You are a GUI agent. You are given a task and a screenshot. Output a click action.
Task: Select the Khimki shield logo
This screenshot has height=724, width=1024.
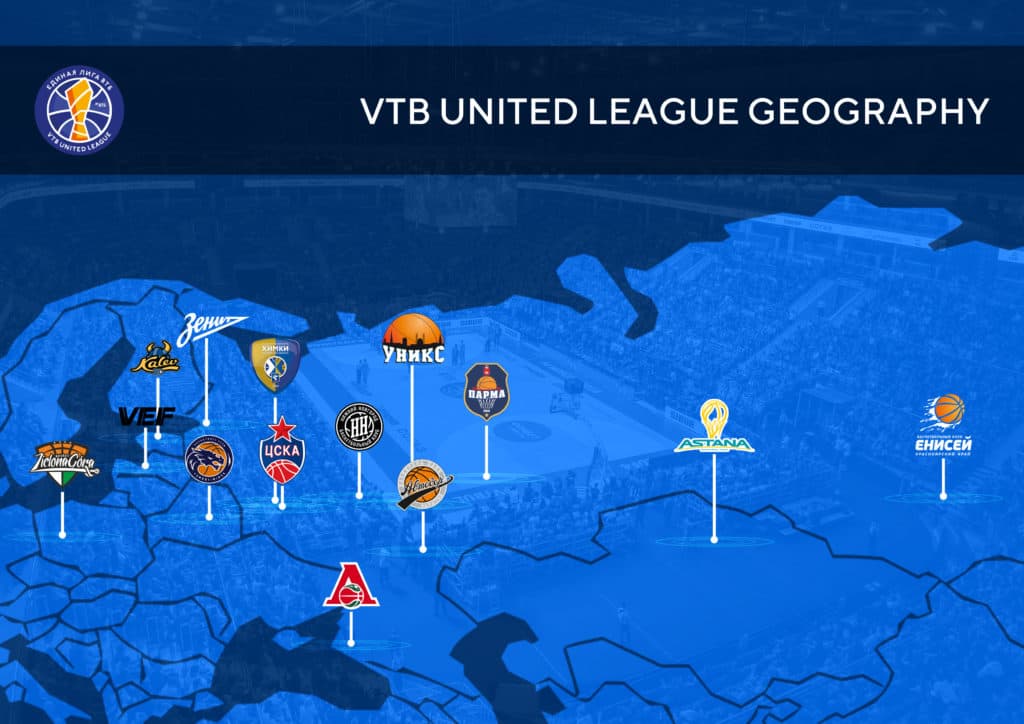coord(275,364)
